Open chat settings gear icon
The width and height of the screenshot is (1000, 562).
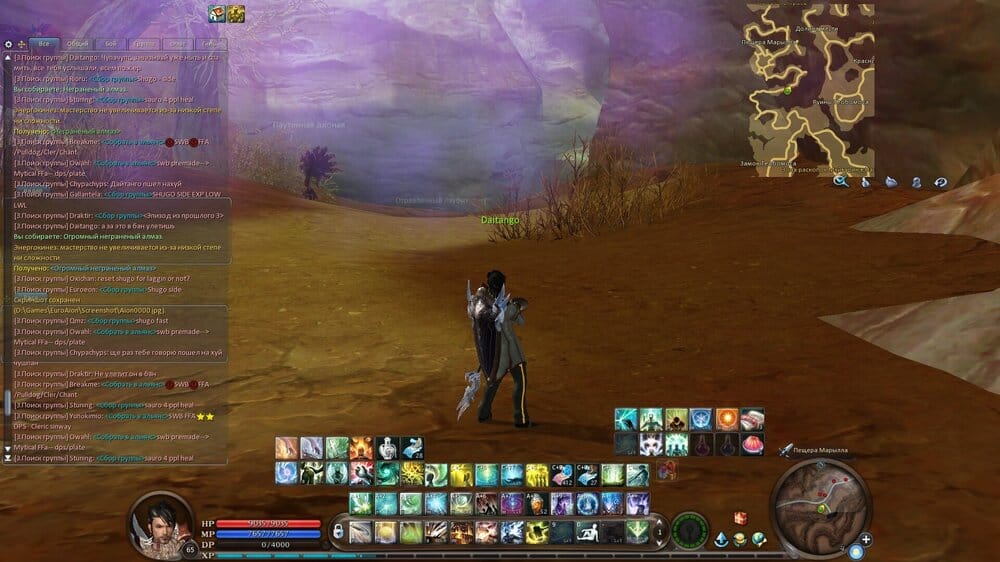pyautogui.click(x=8, y=44)
